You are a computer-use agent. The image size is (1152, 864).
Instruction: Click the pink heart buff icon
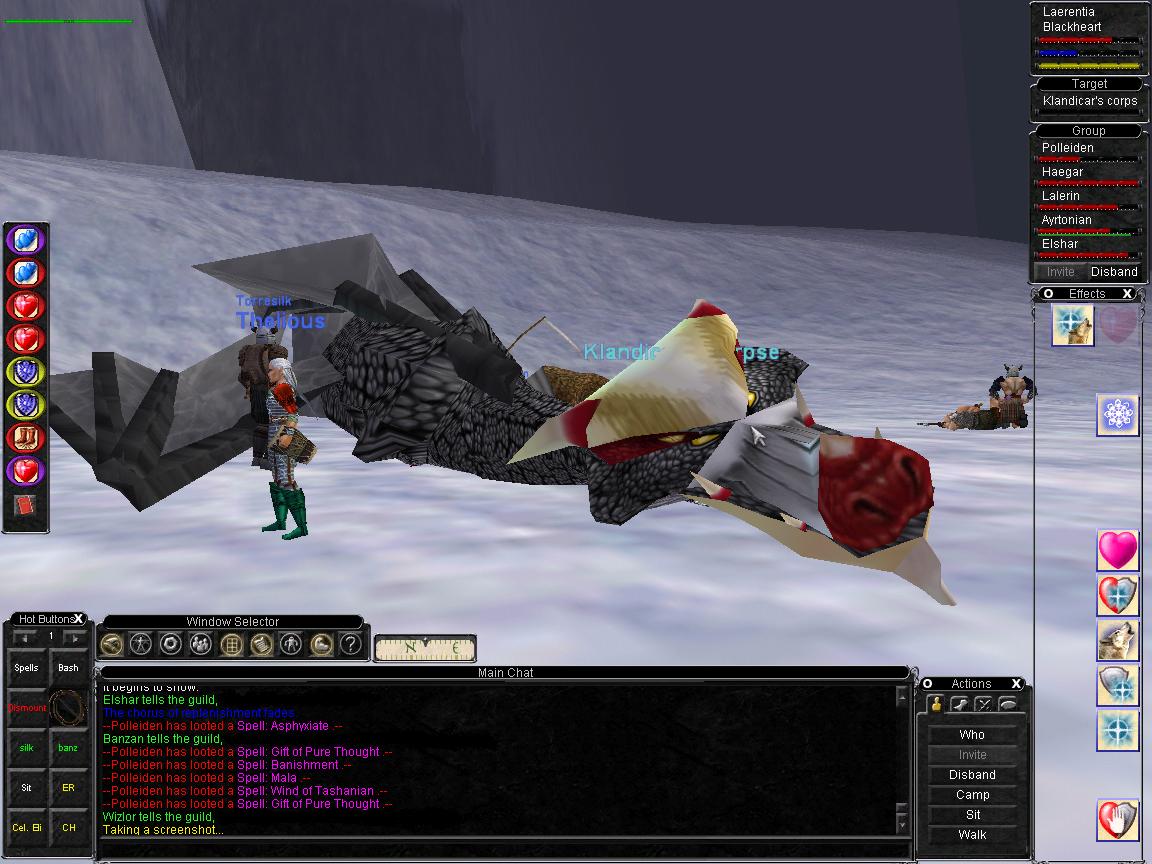click(x=1118, y=551)
